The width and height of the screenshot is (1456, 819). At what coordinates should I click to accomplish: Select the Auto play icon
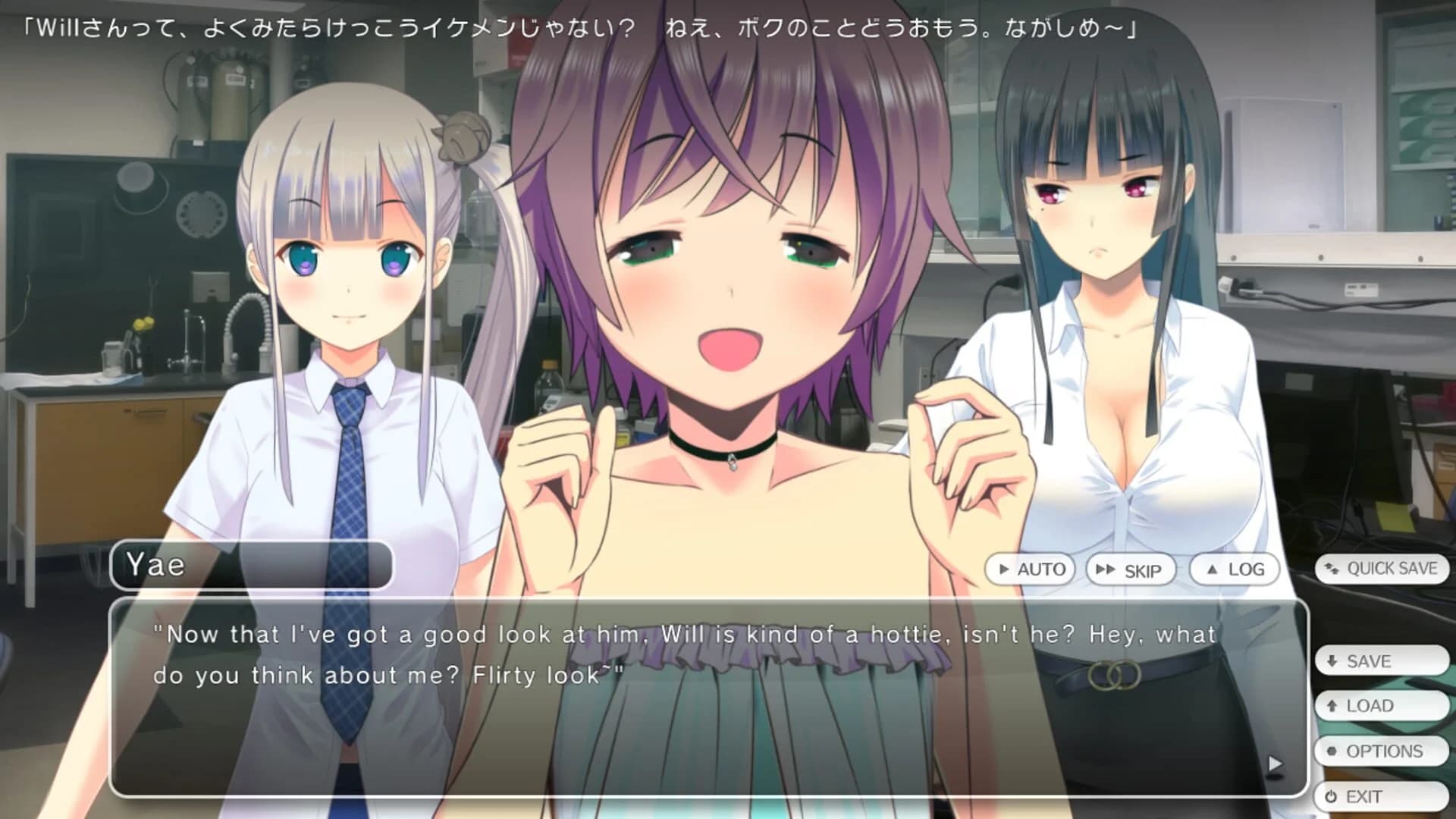[x=1003, y=569]
